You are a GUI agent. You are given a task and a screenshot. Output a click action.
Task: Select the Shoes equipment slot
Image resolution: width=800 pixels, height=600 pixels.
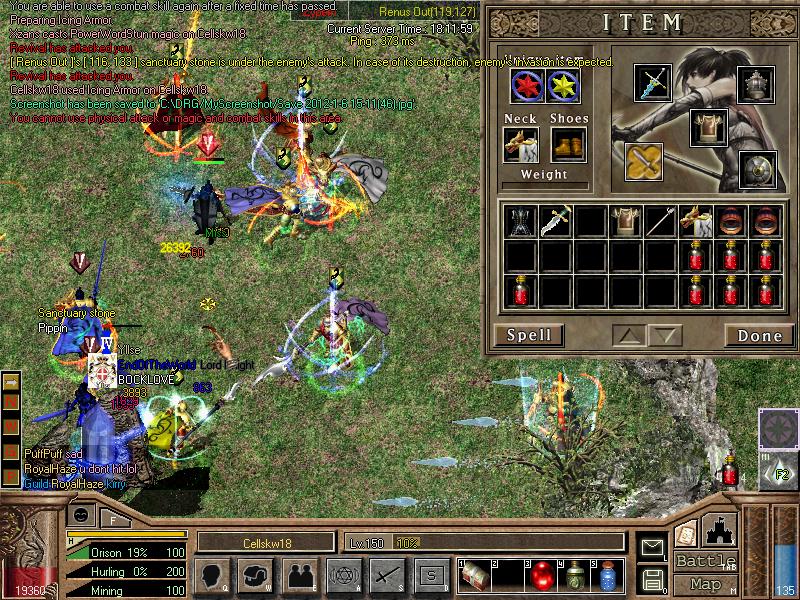click(x=568, y=145)
